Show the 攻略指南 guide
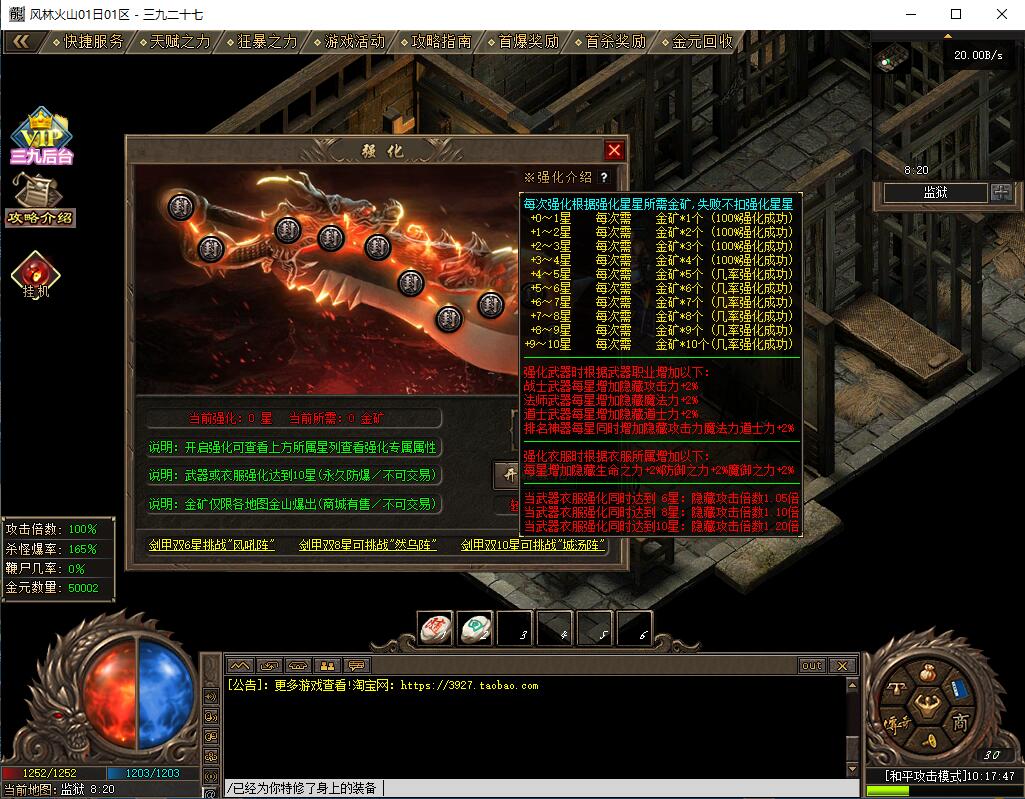Screen dimensions: 1025x799 [x=442, y=42]
